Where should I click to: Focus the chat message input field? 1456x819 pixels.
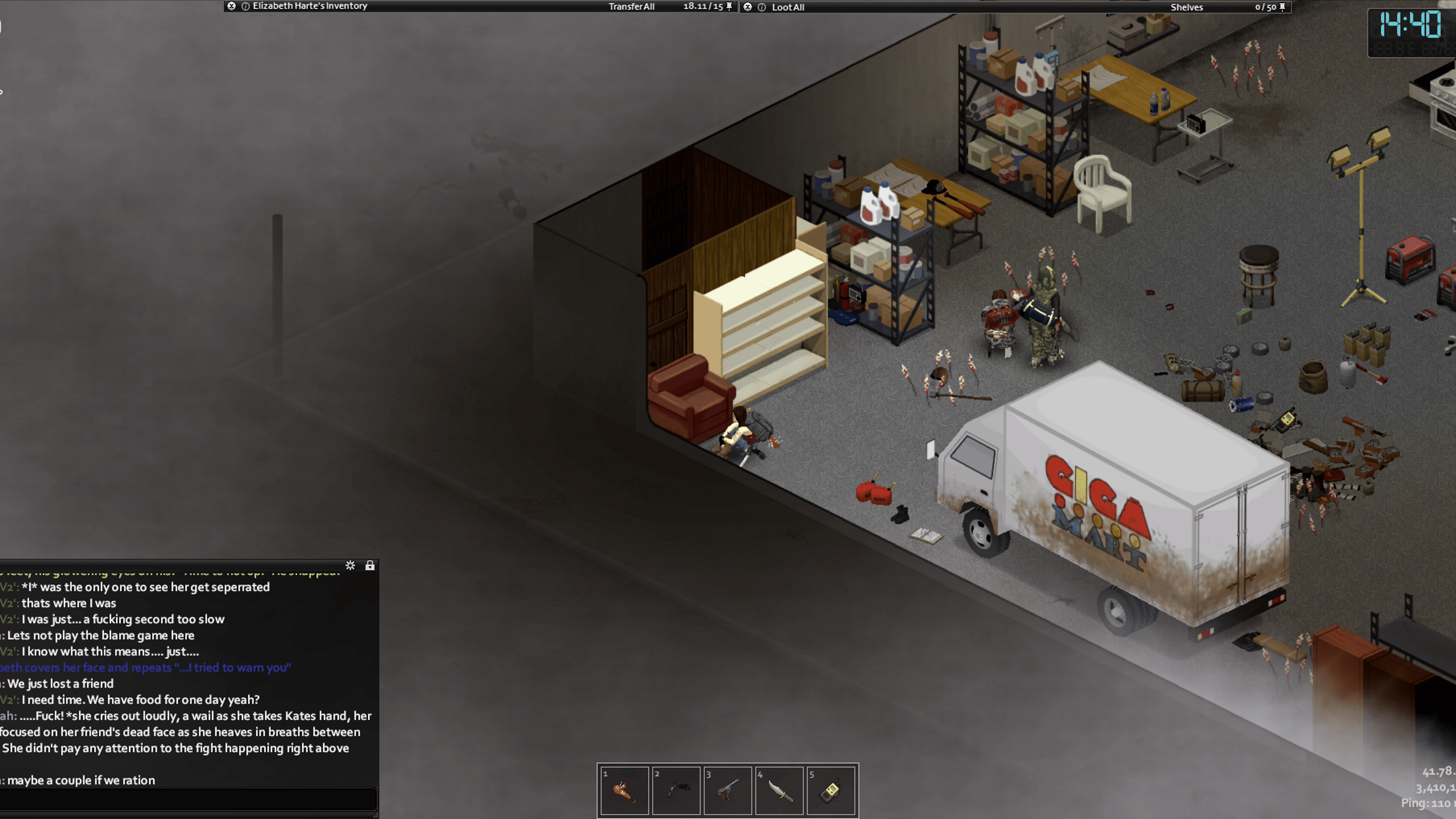click(188, 799)
